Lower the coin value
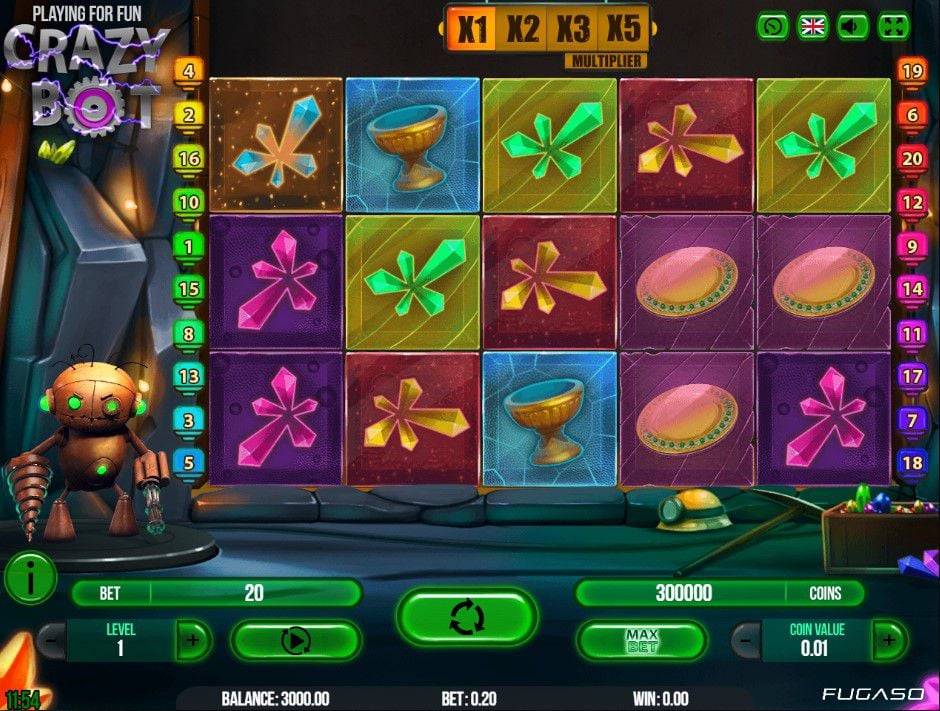 coord(745,639)
